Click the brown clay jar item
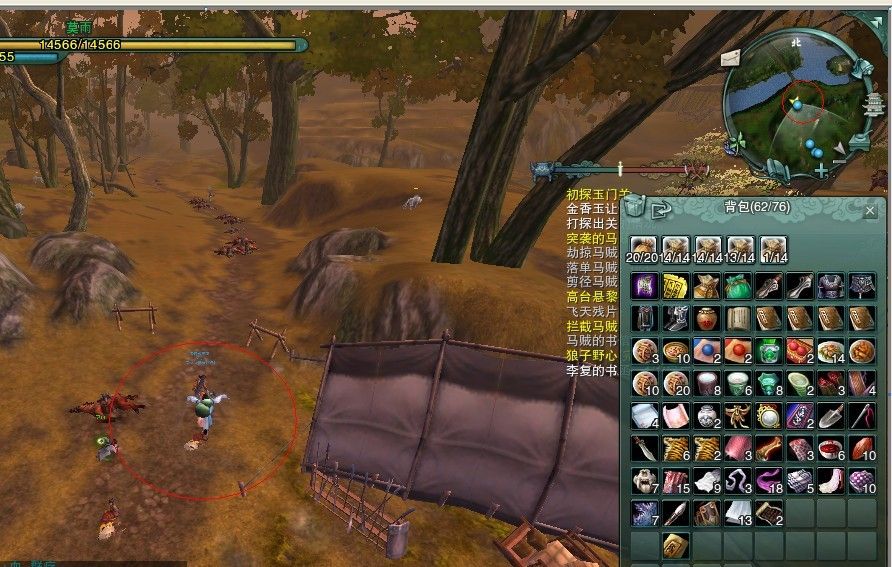Image resolution: width=892 pixels, height=567 pixels. pyautogui.click(x=708, y=319)
